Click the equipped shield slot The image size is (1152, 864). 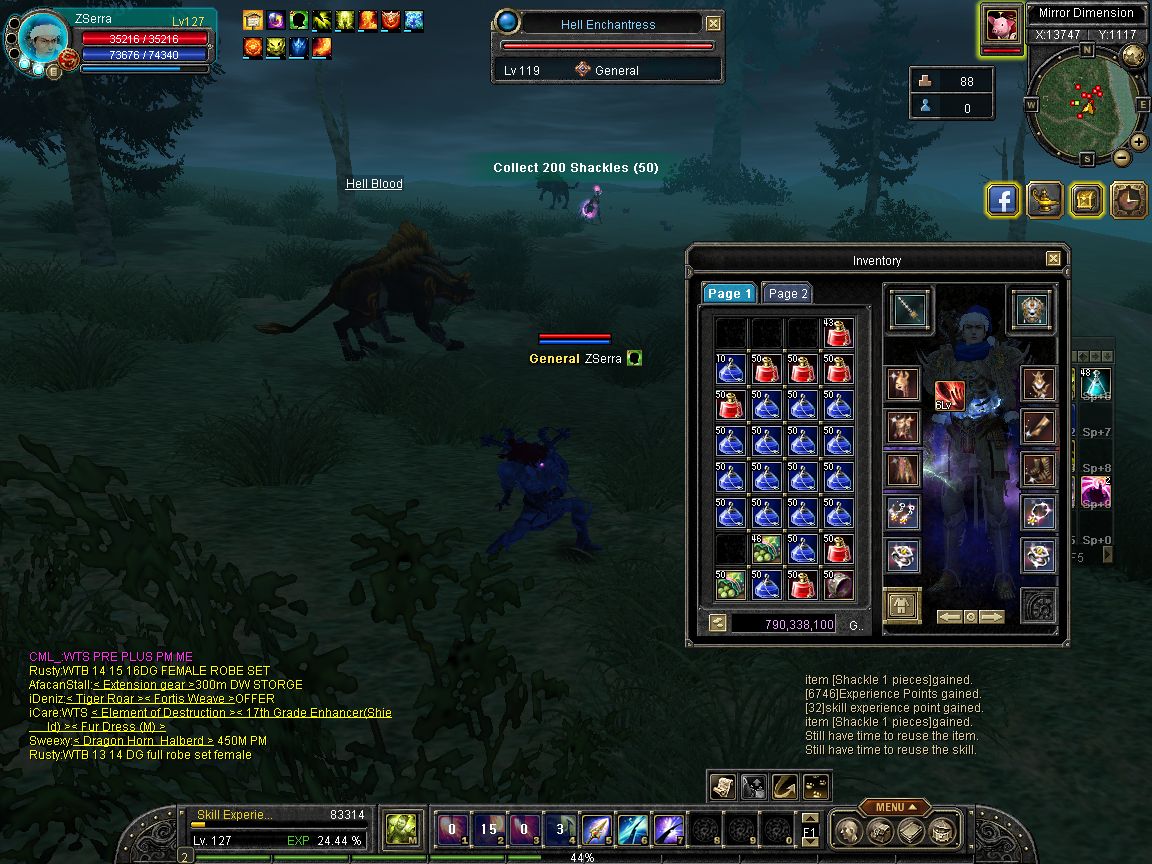(x=1032, y=310)
